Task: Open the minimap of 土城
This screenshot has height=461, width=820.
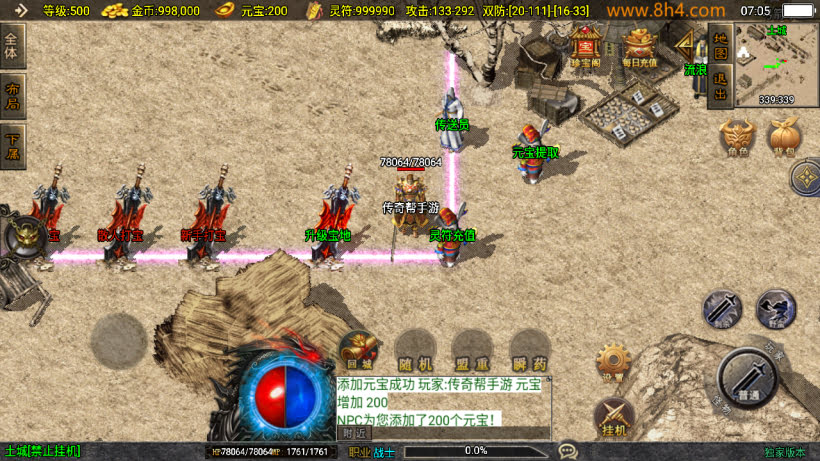Action: pyautogui.click(x=776, y=63)
